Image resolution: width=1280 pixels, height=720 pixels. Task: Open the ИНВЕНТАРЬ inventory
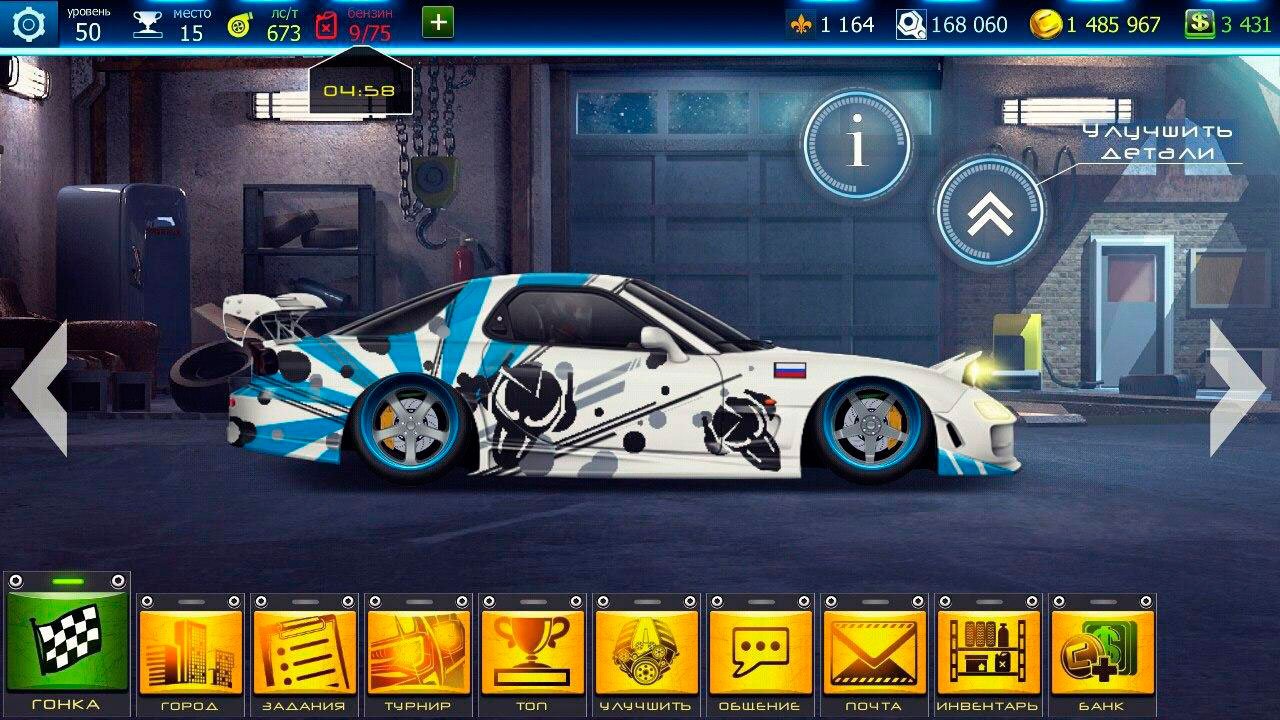coord(988,652)
